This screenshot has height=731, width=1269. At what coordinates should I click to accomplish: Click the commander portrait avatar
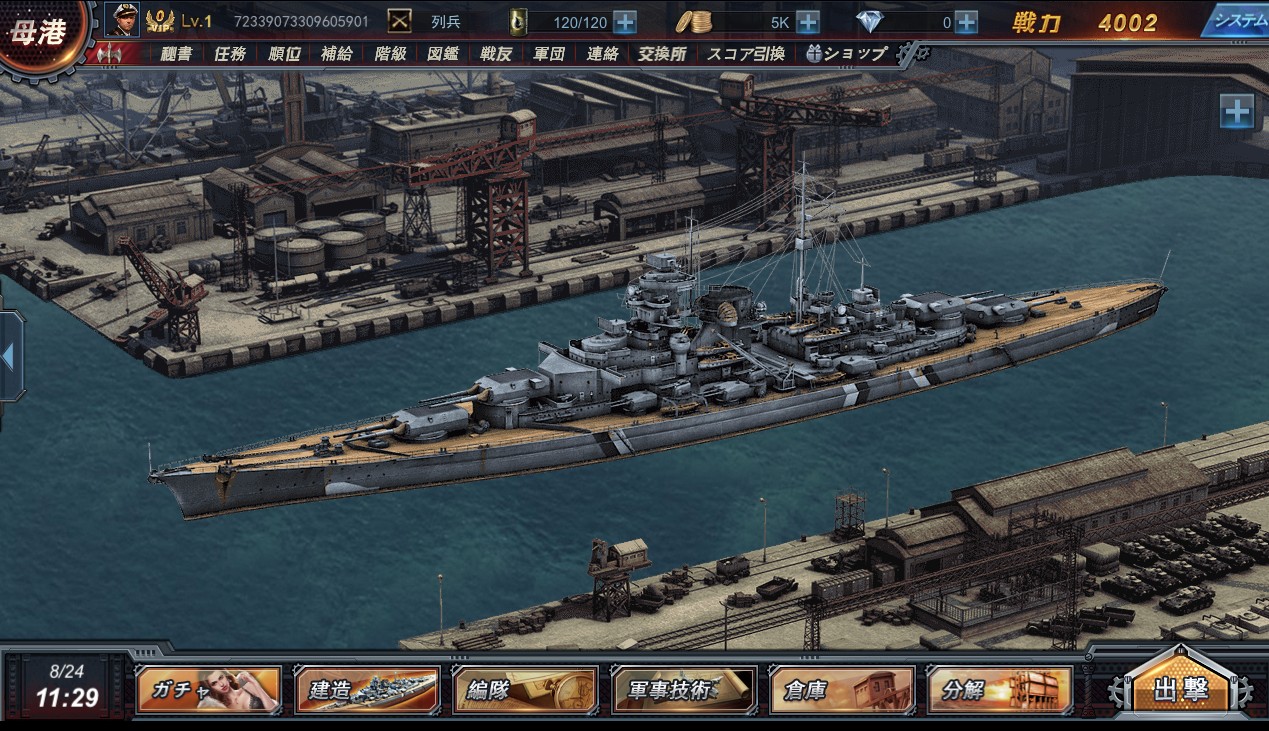[x=122, y=20]
